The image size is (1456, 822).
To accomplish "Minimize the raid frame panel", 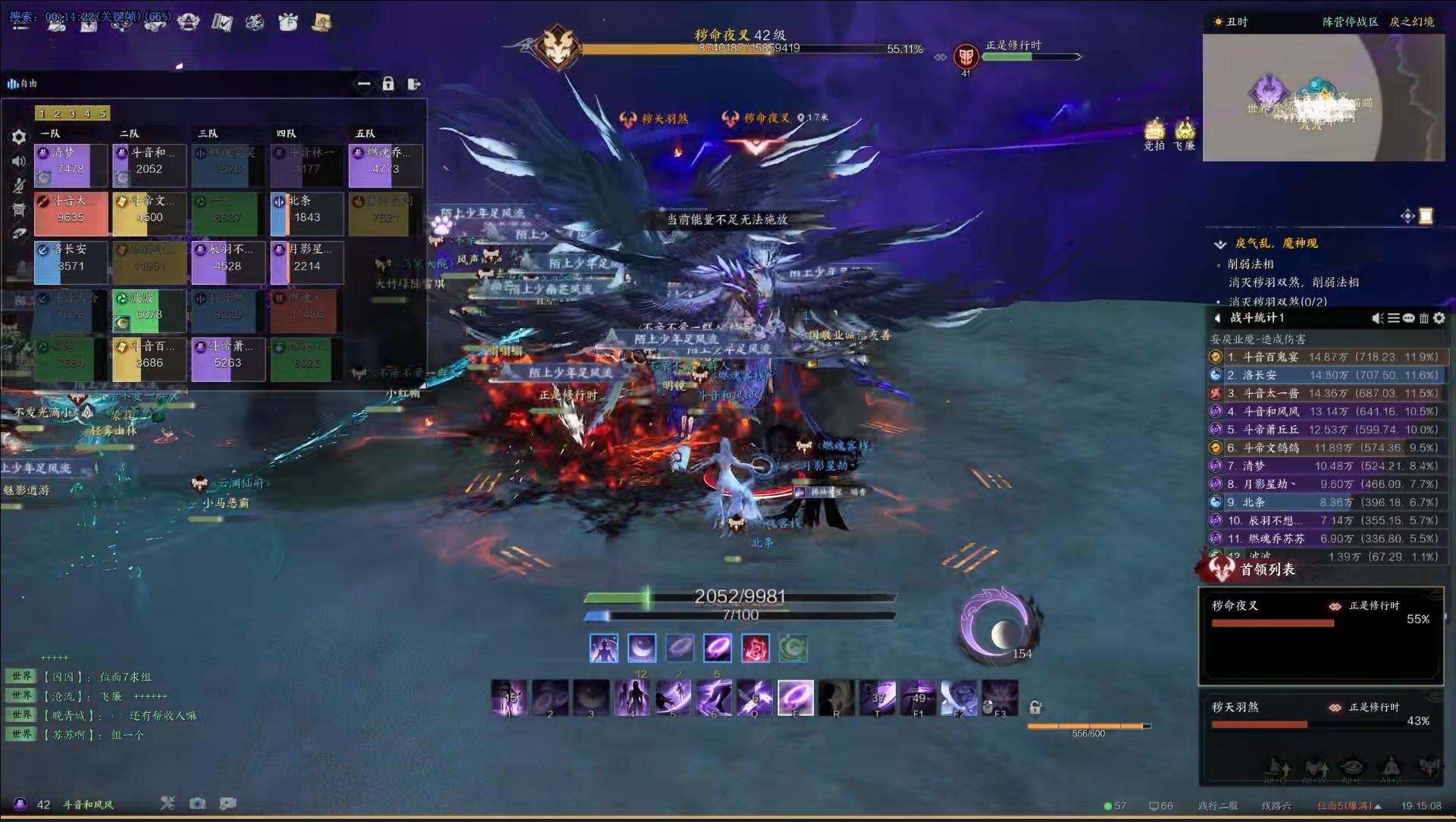I will click(364, 84).
